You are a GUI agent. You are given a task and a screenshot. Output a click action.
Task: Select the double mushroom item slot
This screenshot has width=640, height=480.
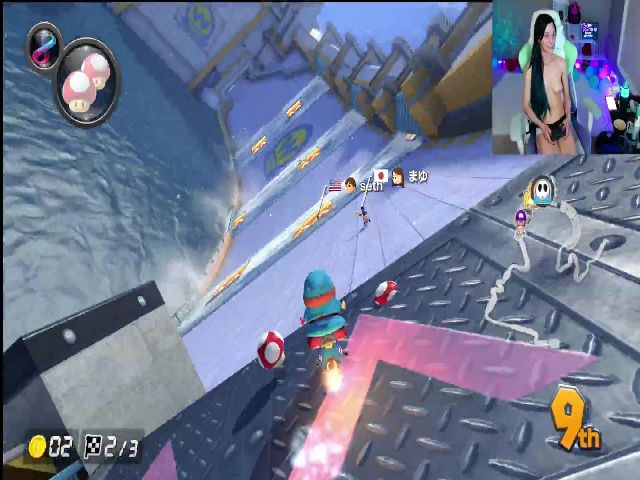tap(88, 82)
